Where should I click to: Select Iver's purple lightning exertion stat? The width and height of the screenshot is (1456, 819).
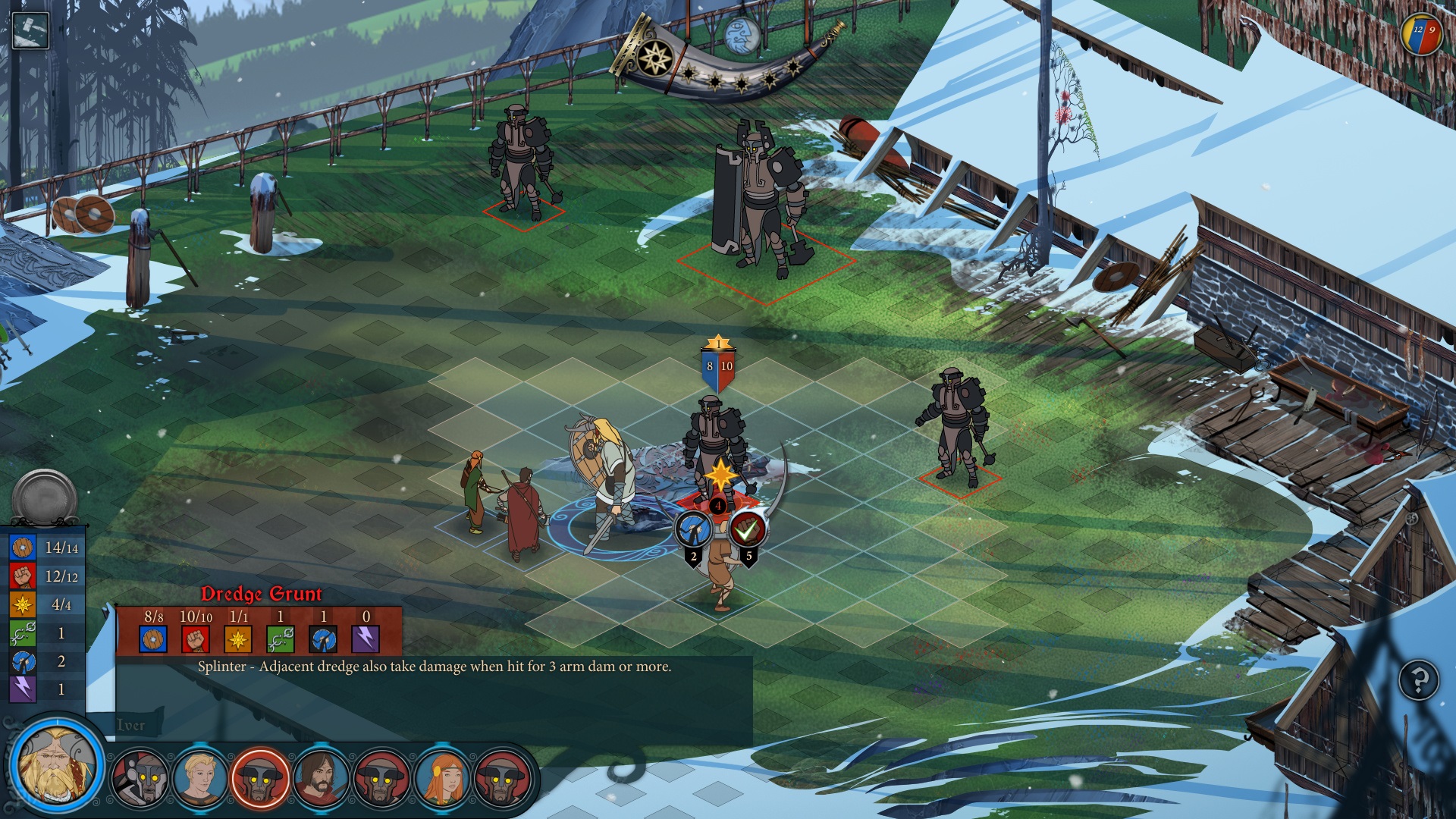[x=23, y=689]
